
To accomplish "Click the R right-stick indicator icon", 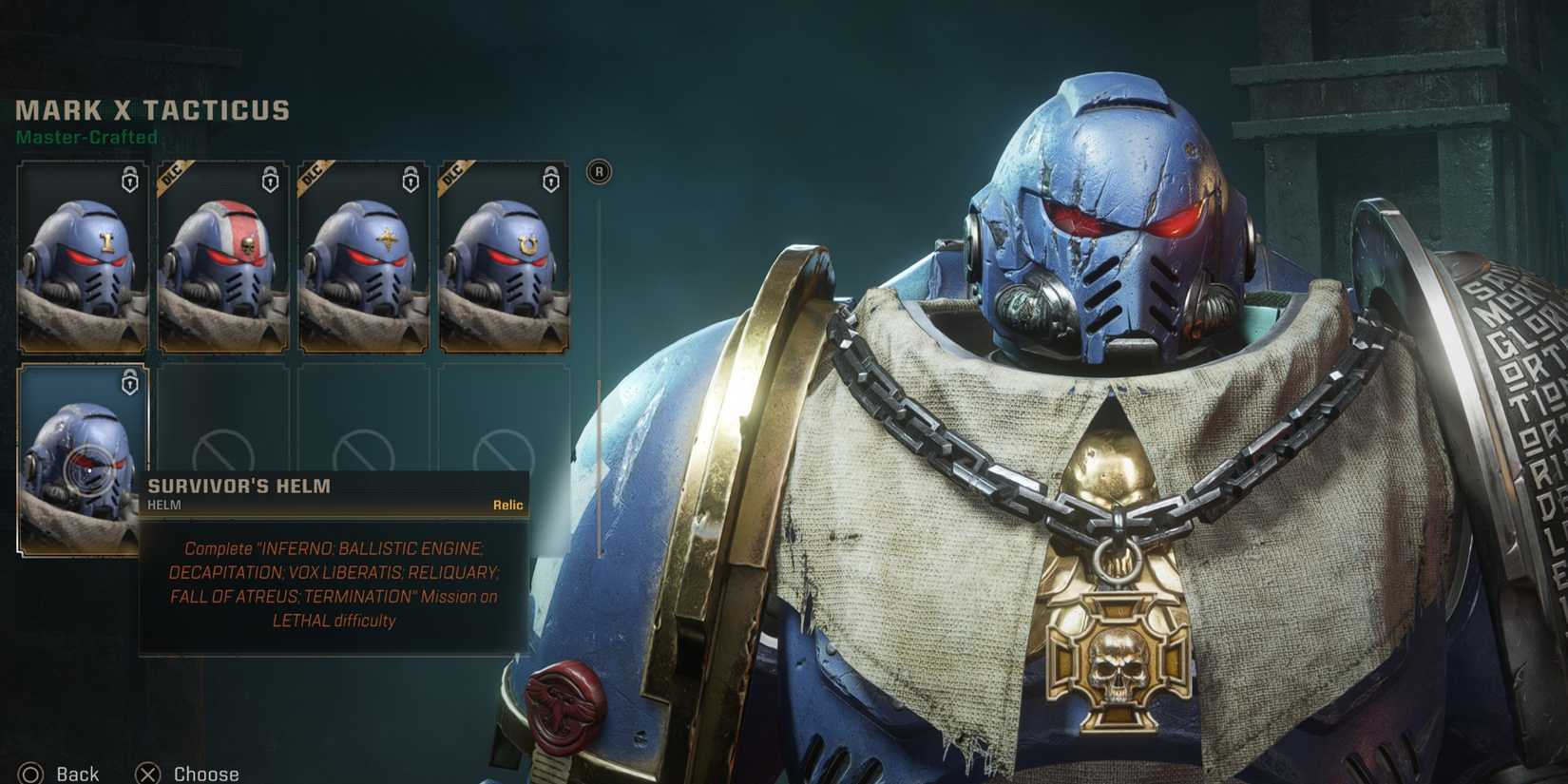I will (599, 173).
